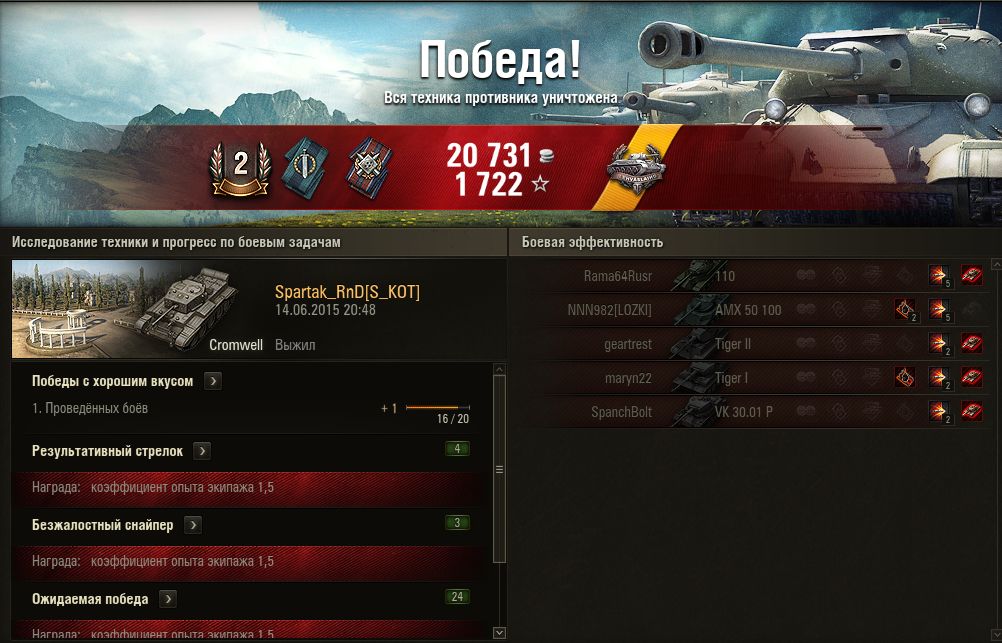Screen dimensions: 1002x643
Task: Expand the "Победы с хорошим вкусом" mission arrow
Action: coord(213,381)
